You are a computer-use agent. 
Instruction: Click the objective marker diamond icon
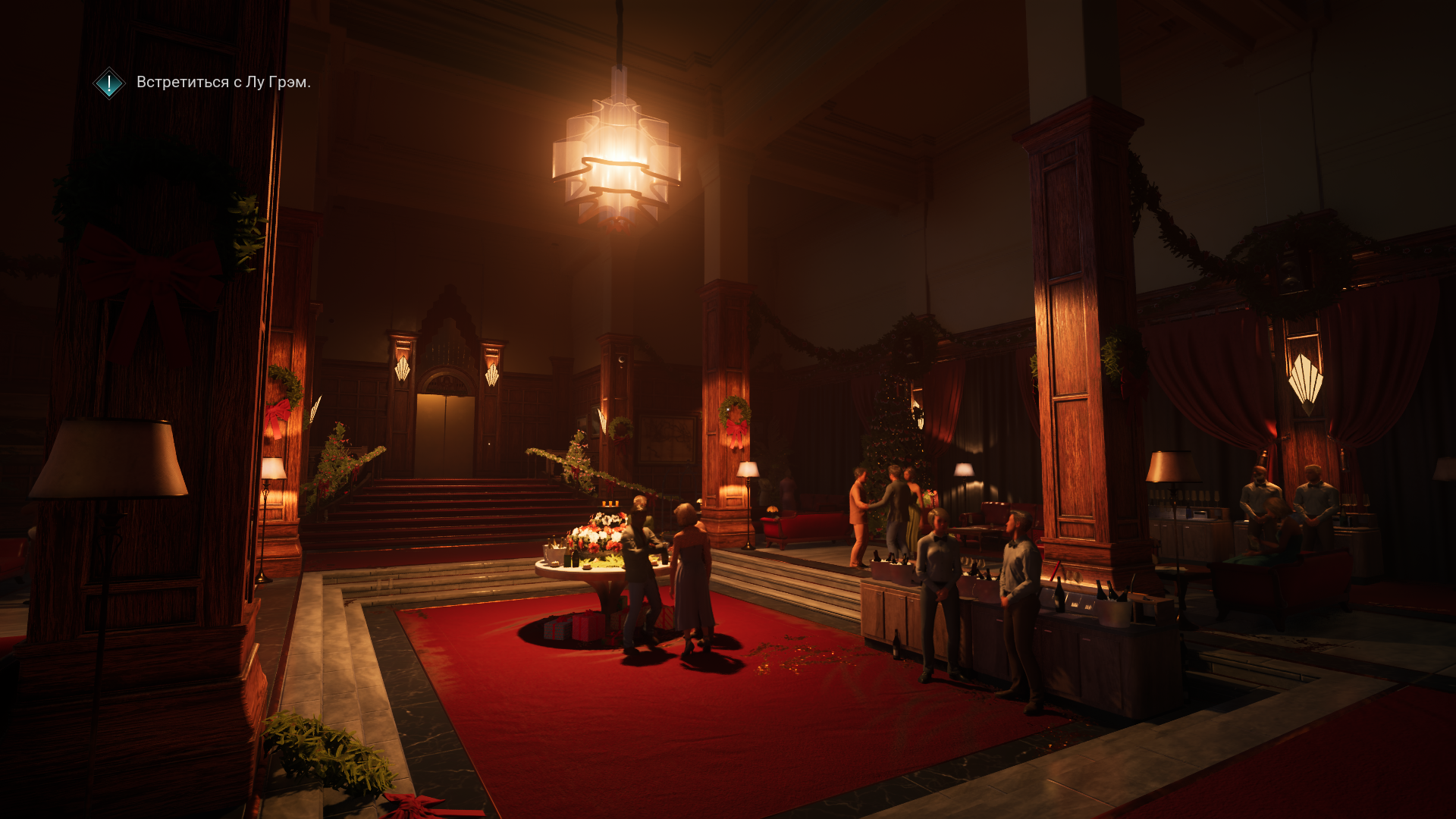pos(109,83)
